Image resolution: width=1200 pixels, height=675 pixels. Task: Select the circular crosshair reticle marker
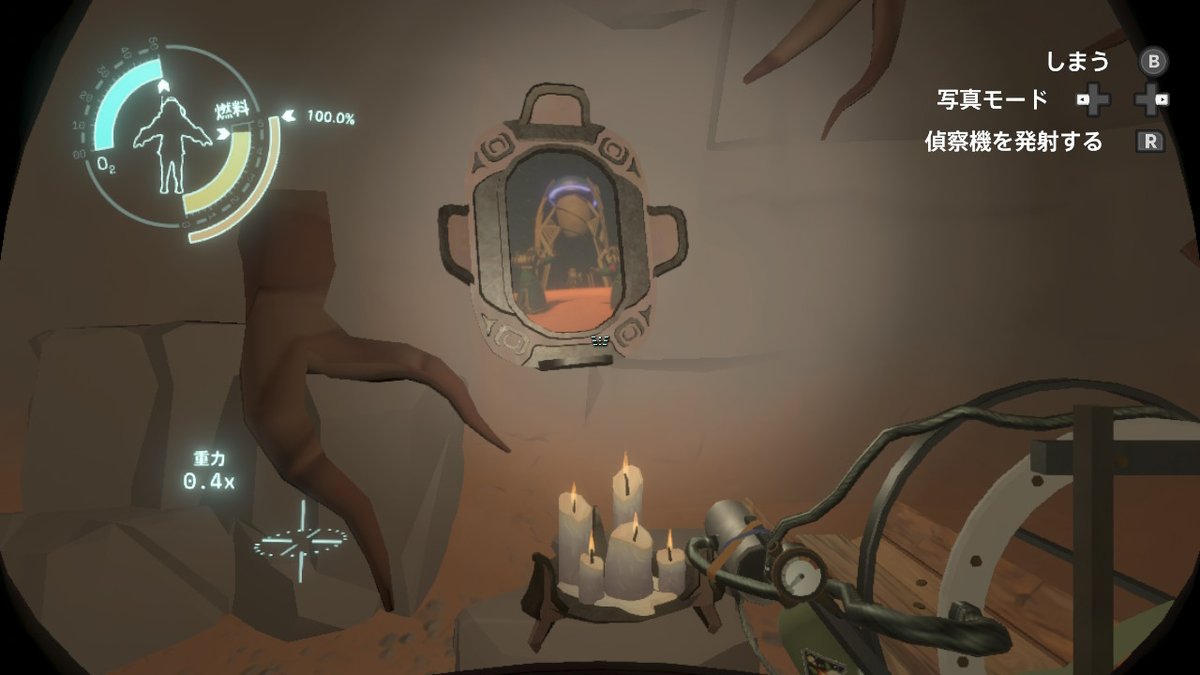point(300,541)
